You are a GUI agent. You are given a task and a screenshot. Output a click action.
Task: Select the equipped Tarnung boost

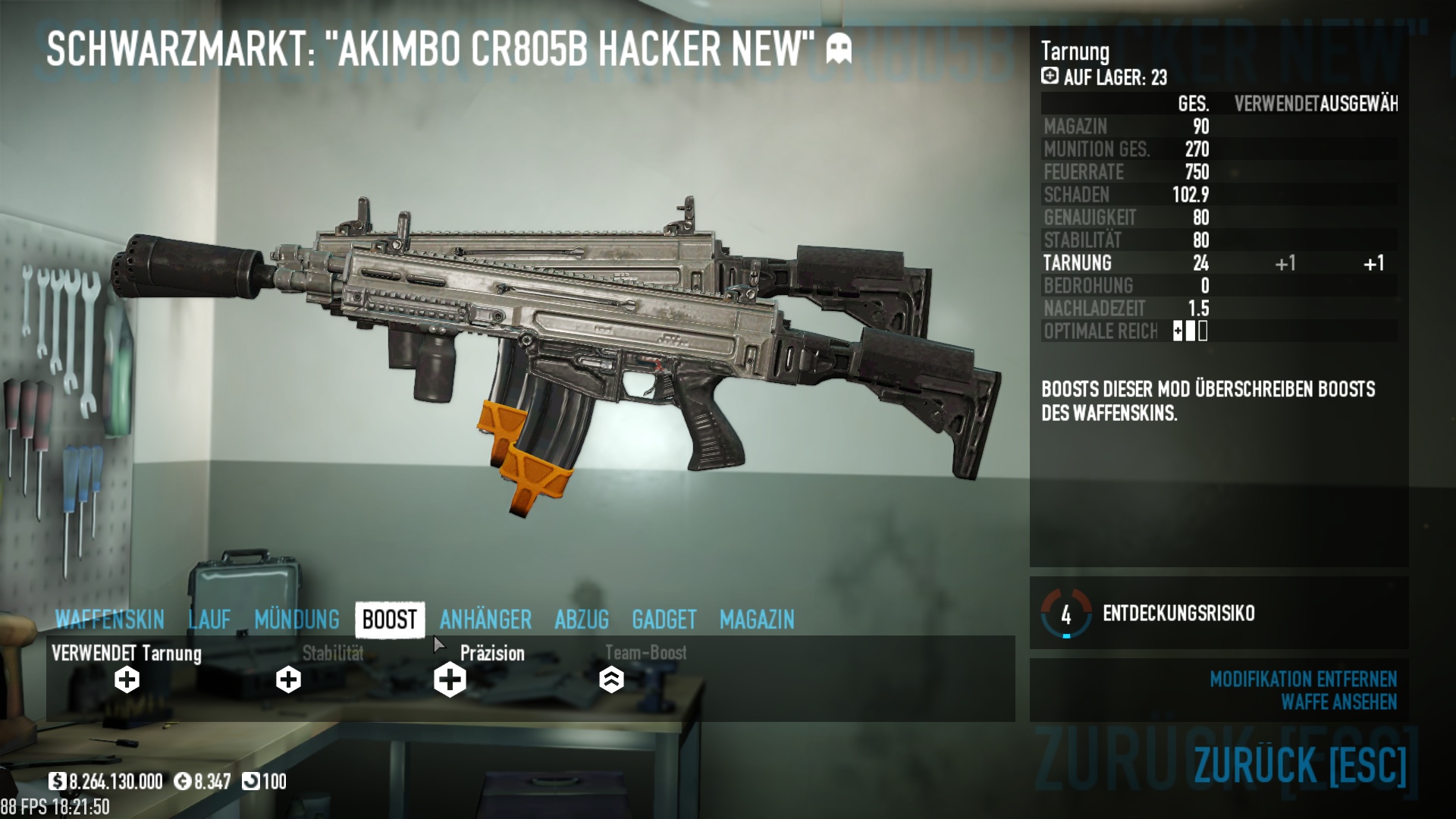(127, 679)
